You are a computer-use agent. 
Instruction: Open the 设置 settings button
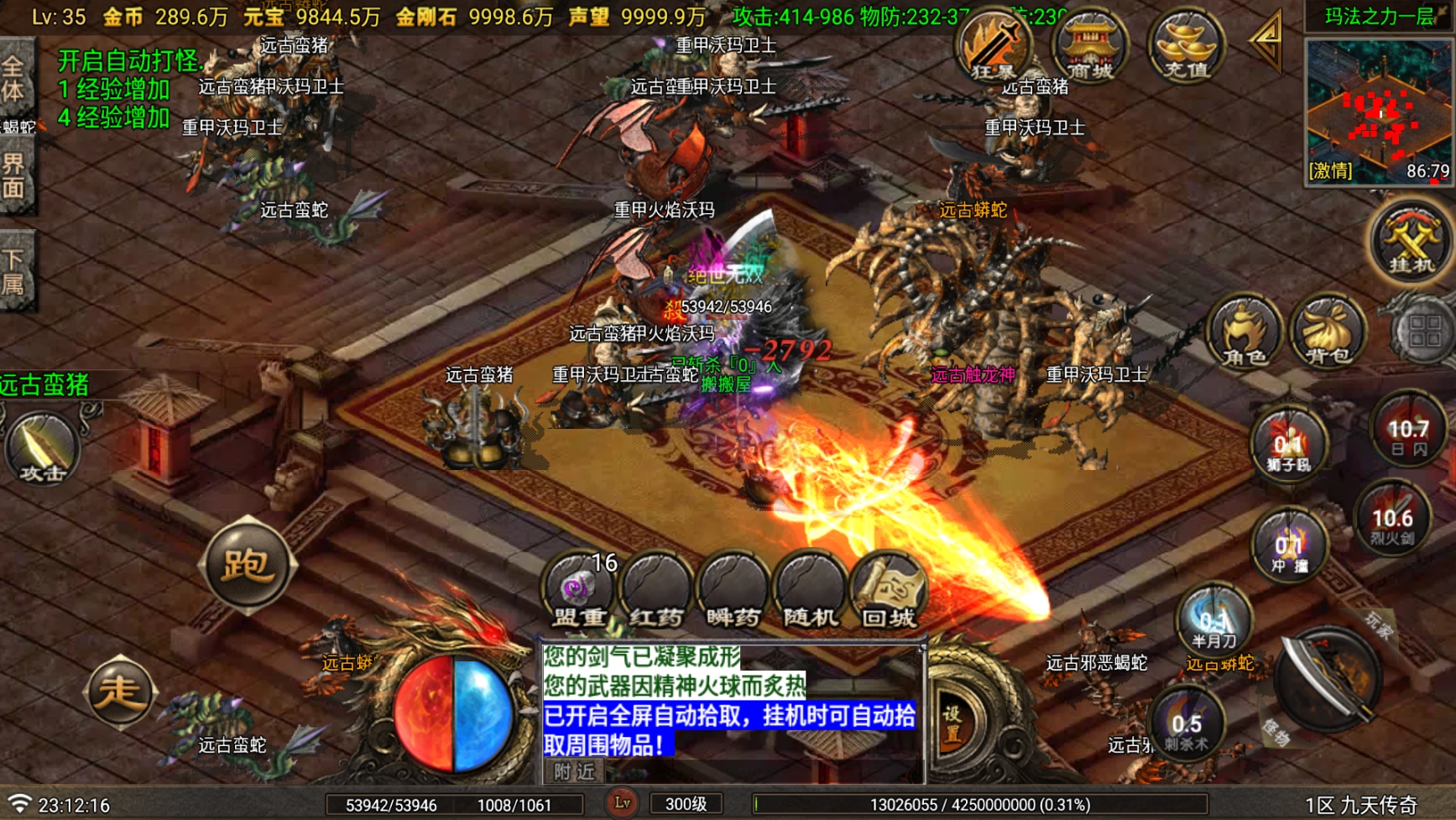click(x=952, y=723)
